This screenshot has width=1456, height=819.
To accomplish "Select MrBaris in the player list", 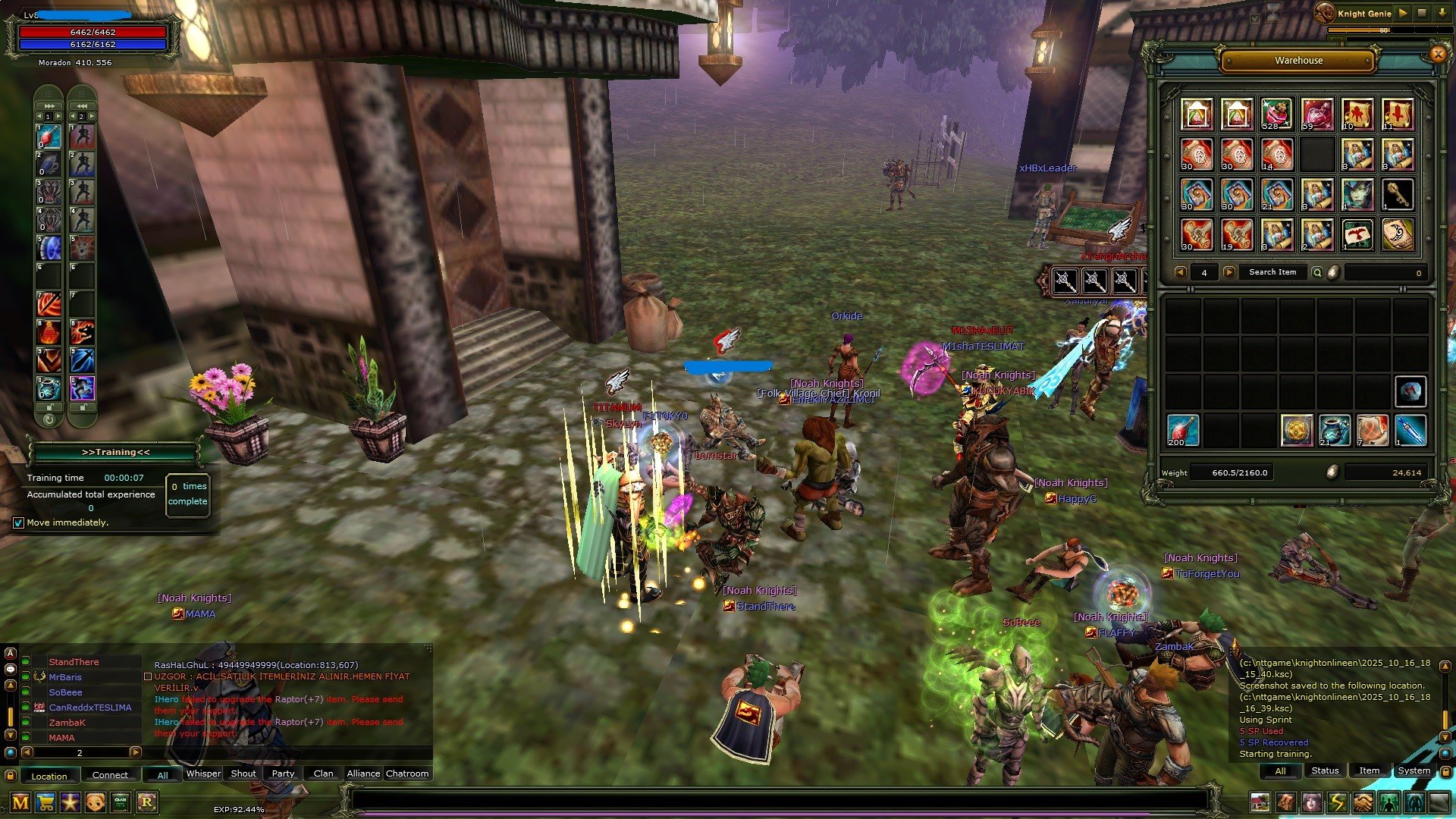I will click(x=65, y=677).
